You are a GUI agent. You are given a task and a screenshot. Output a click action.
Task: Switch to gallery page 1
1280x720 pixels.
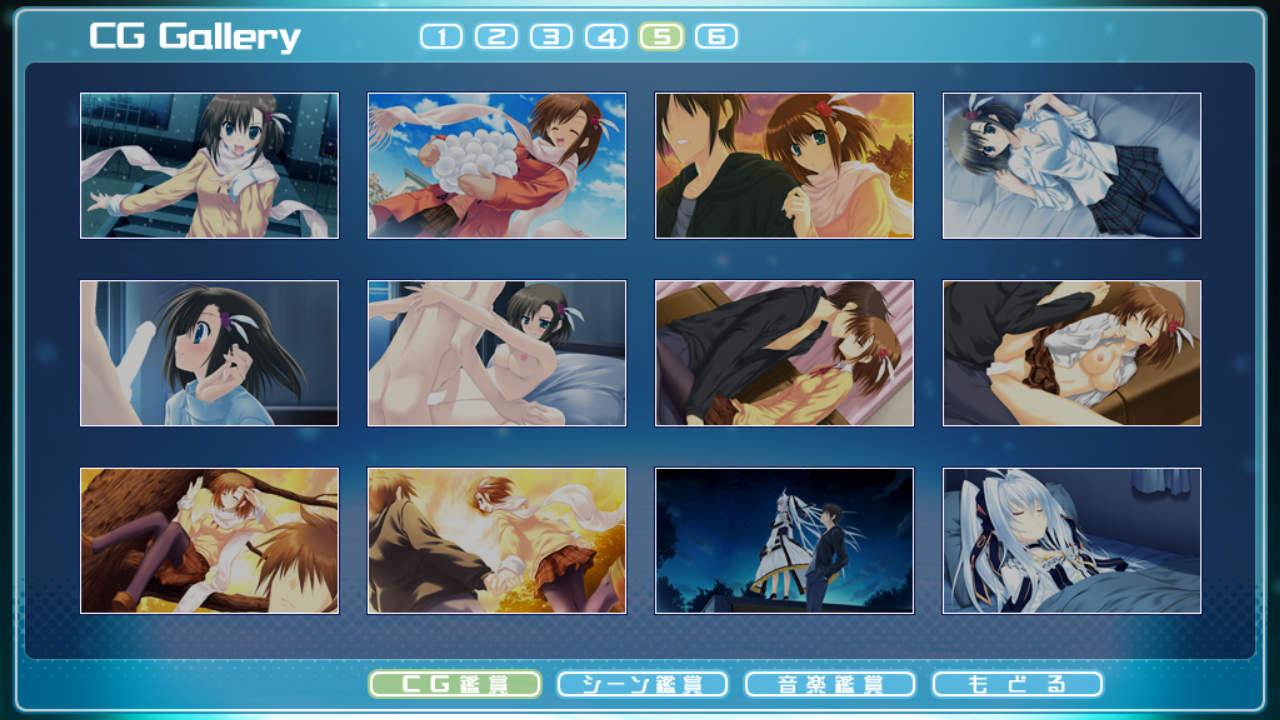[441, 37]
